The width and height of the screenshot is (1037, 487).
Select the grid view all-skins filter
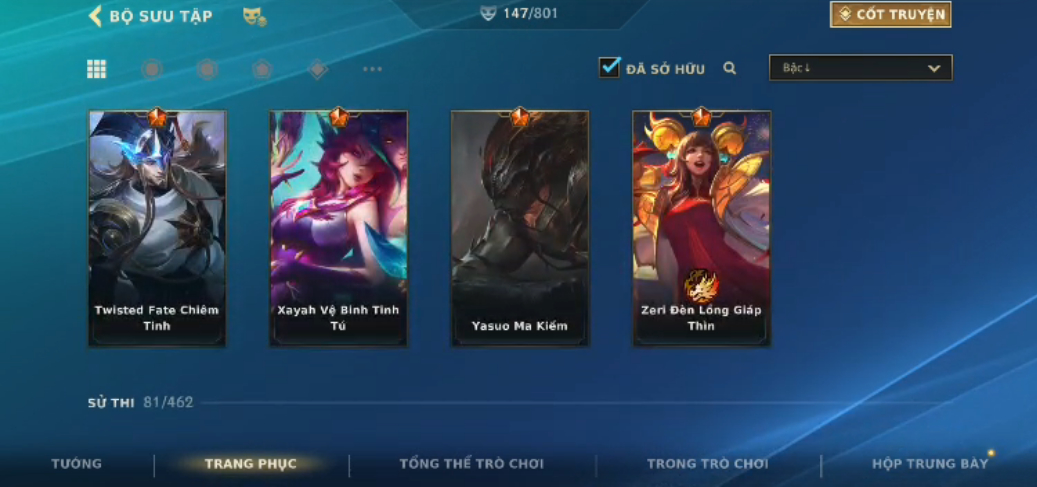click(x=96, y=69)
